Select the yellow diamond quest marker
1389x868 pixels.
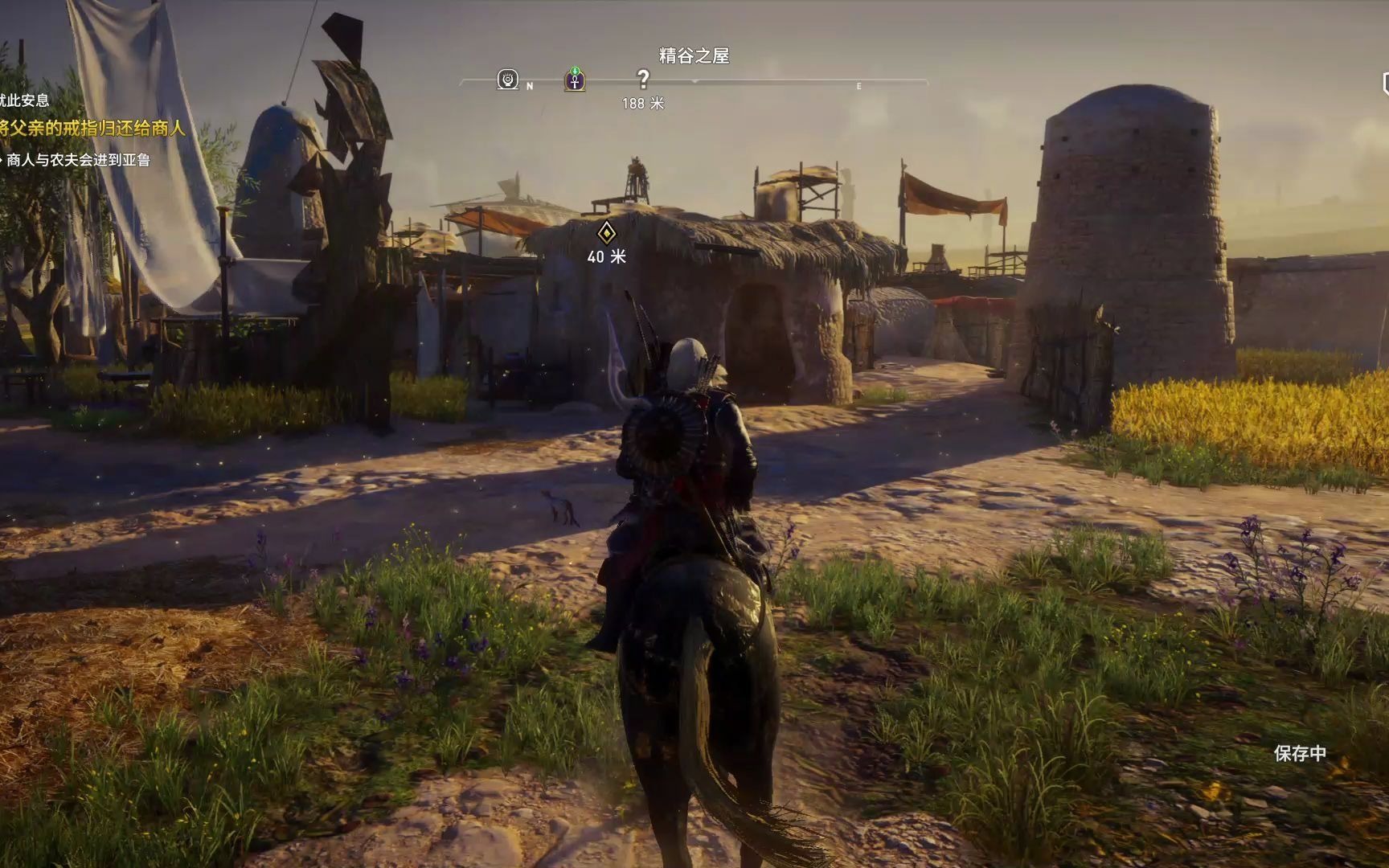point(607,233)
